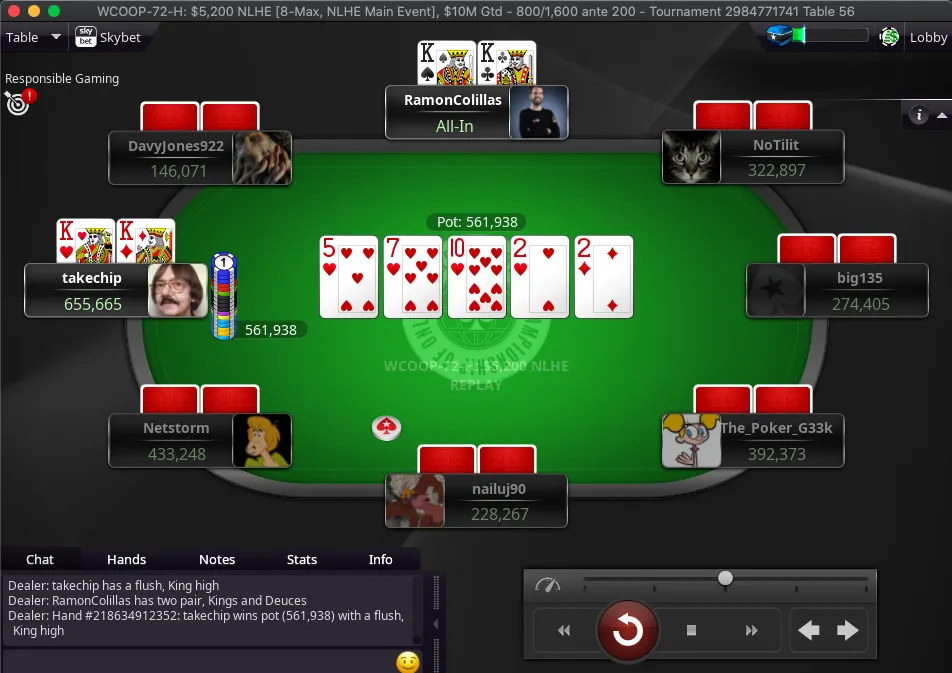This screenshot has height=673, width=952.
Task: Stop the replay playback
Action: (x=691, y=630)
